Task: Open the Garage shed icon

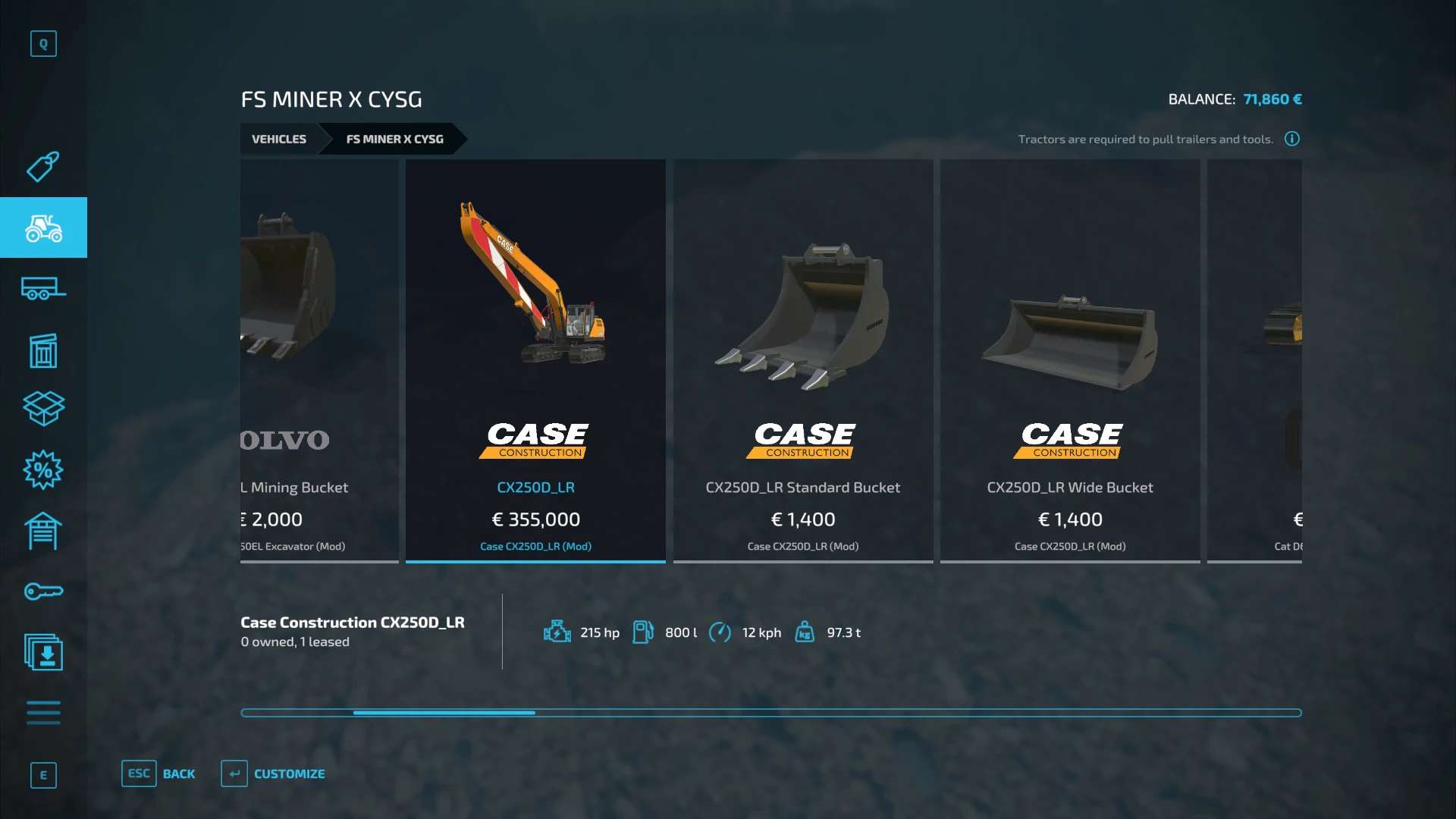Action: click(43, 531)
